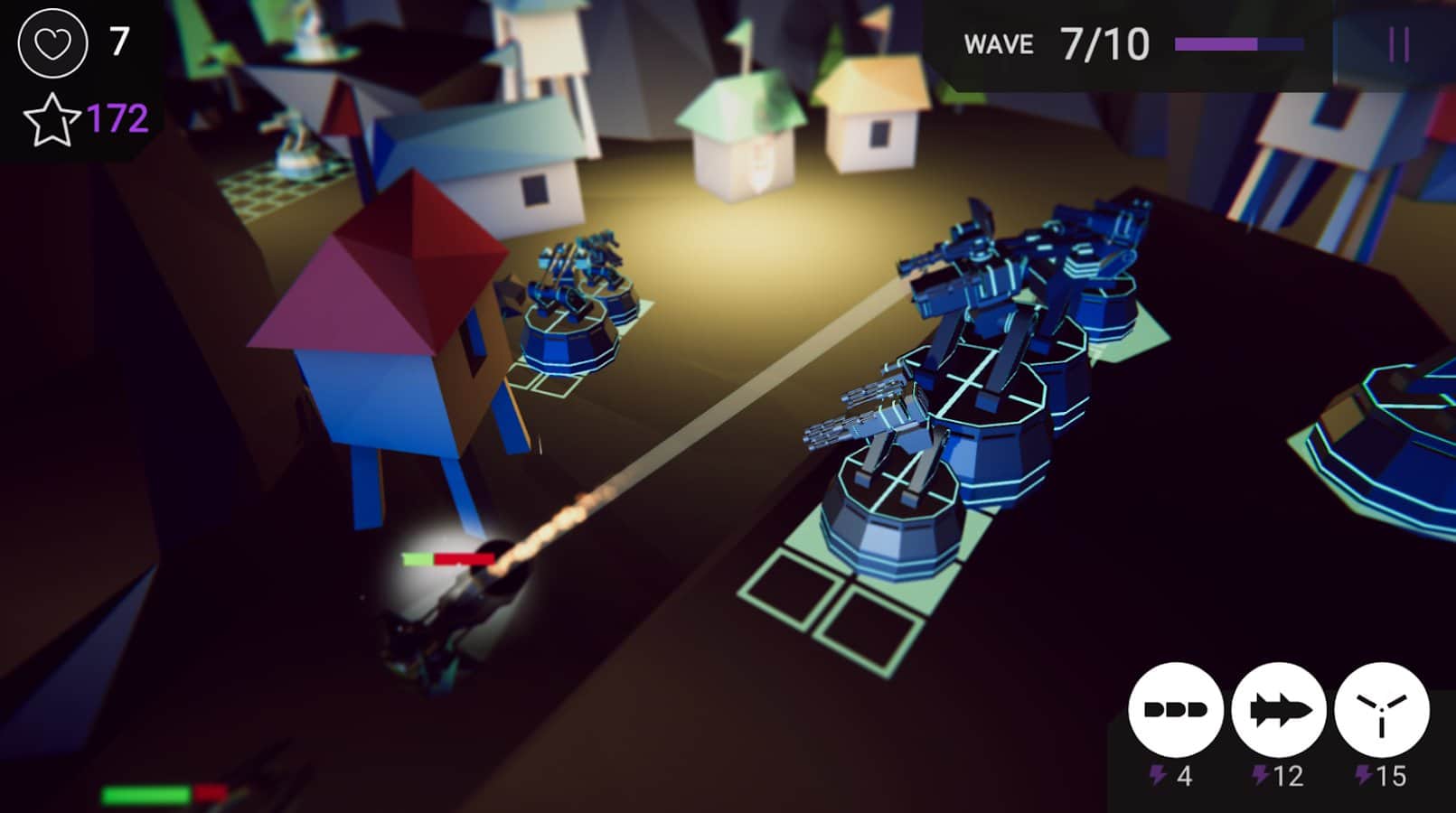Tap the lightning bolt beside the 4 cost
This screenshot has width=1456, height=813.
click(1158, 773)
